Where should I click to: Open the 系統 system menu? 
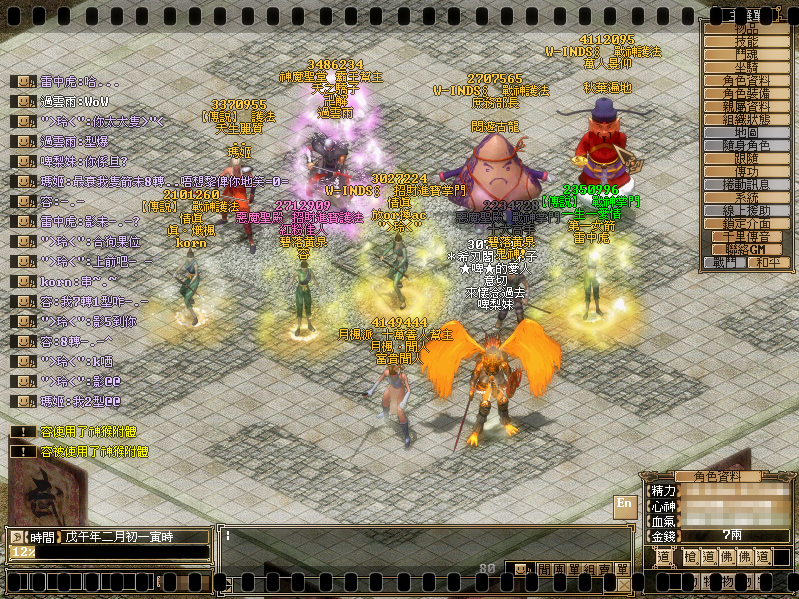[x=746, y=198]
